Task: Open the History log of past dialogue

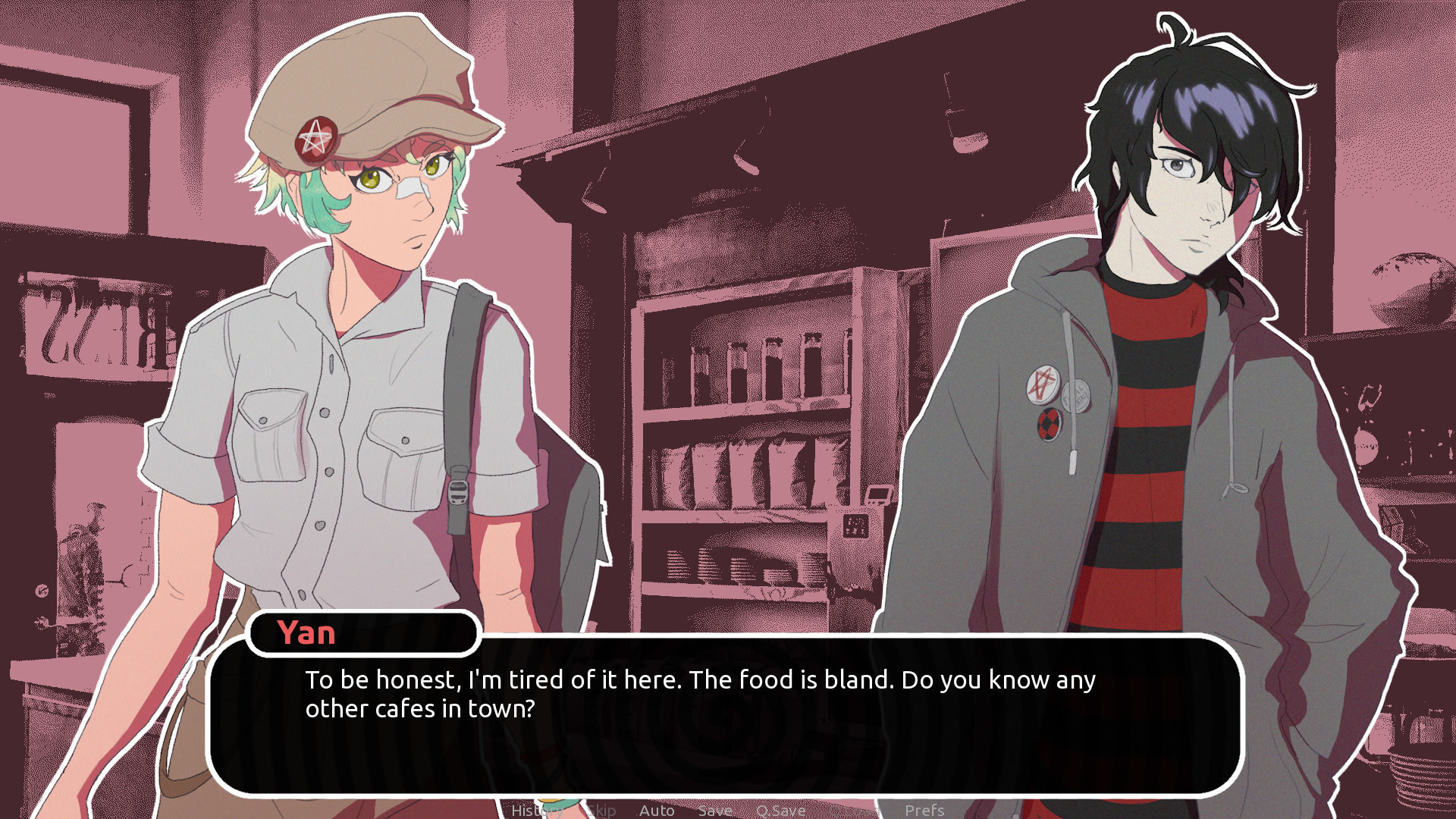Action: tap(536, 810)
